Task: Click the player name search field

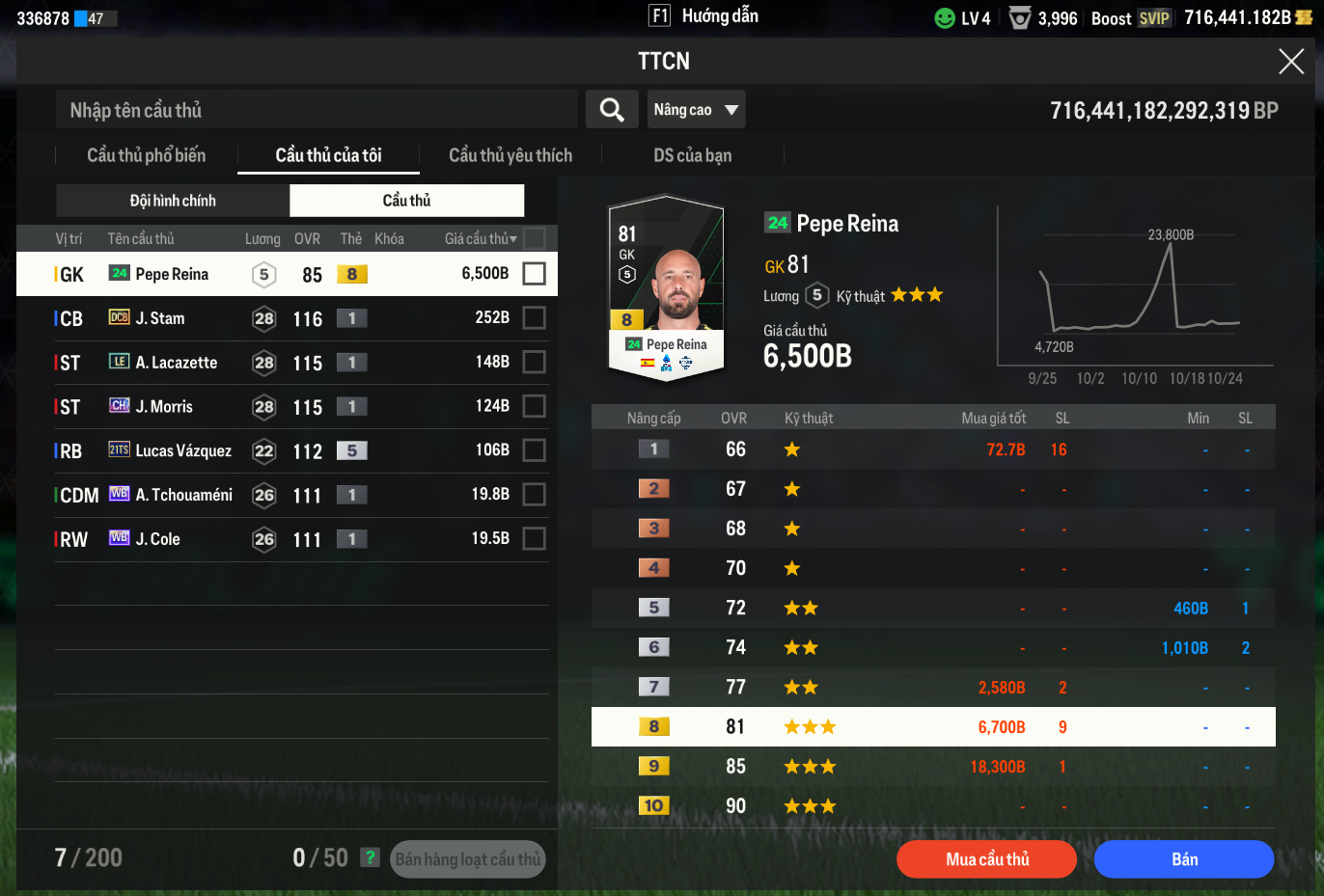Action: click(x=317, y=110)
